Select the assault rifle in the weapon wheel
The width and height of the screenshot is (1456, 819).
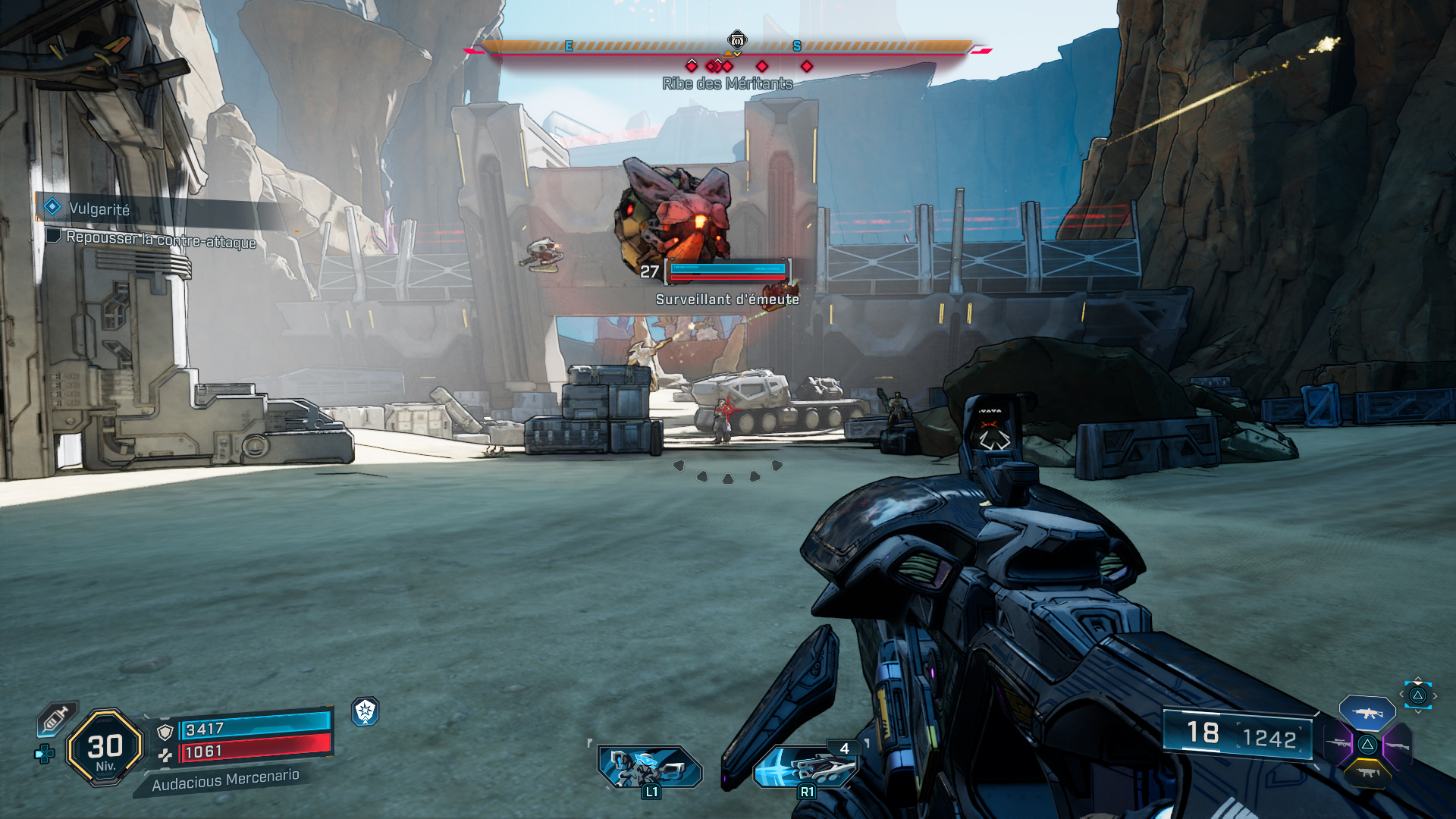[1367, 713]
